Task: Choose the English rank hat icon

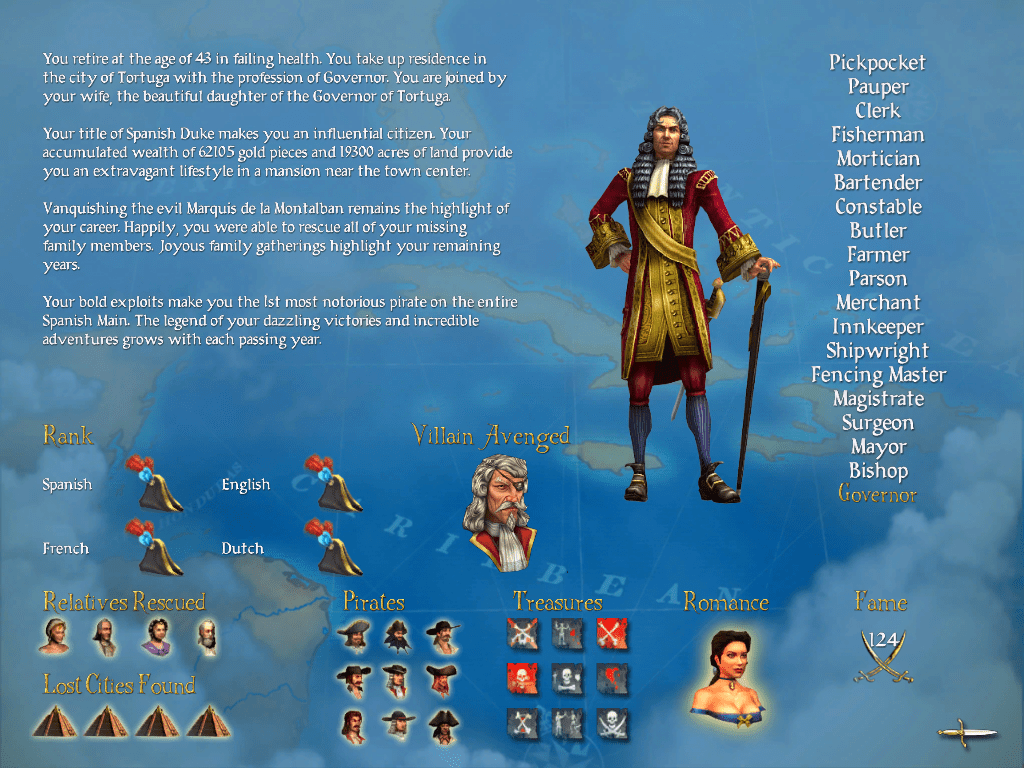Action: pos(334,483)
